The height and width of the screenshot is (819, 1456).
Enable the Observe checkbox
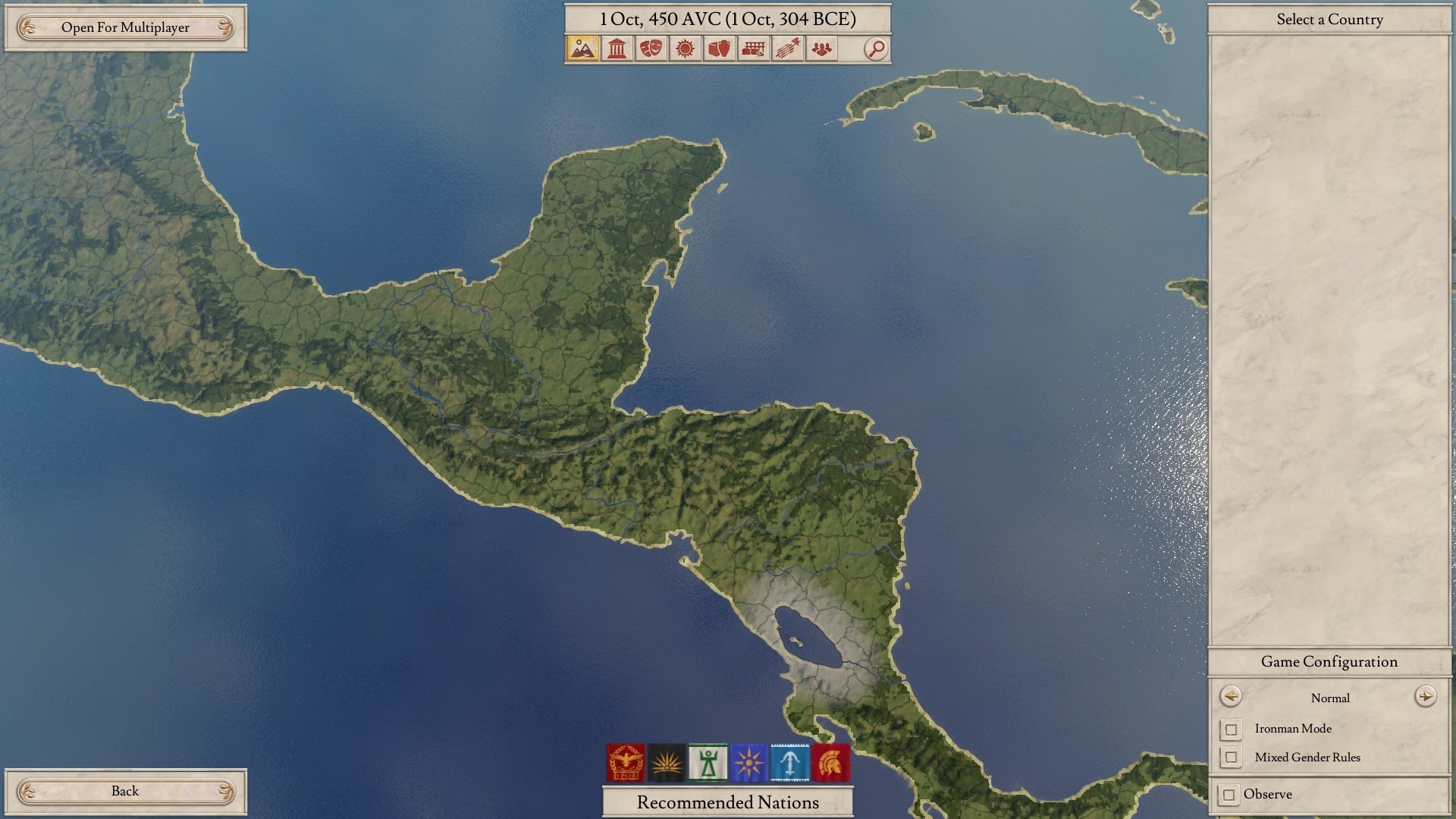coord(1229,795)
